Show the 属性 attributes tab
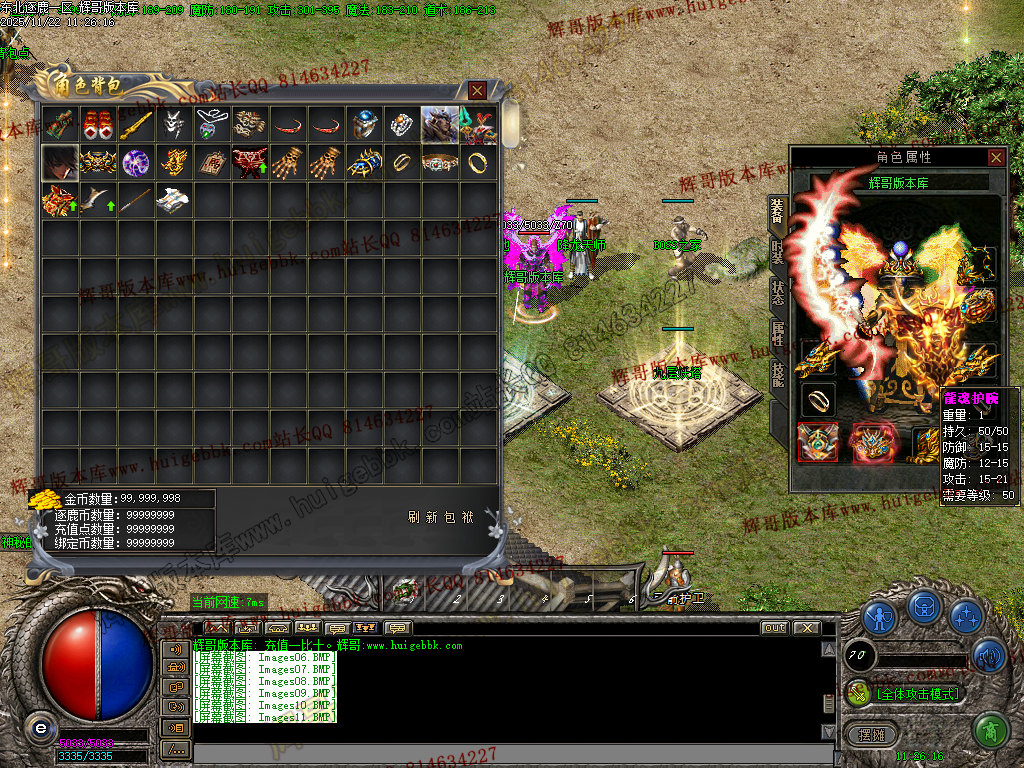The height and width of the screenshot is (768, 1024). click(x=777, y=333)
